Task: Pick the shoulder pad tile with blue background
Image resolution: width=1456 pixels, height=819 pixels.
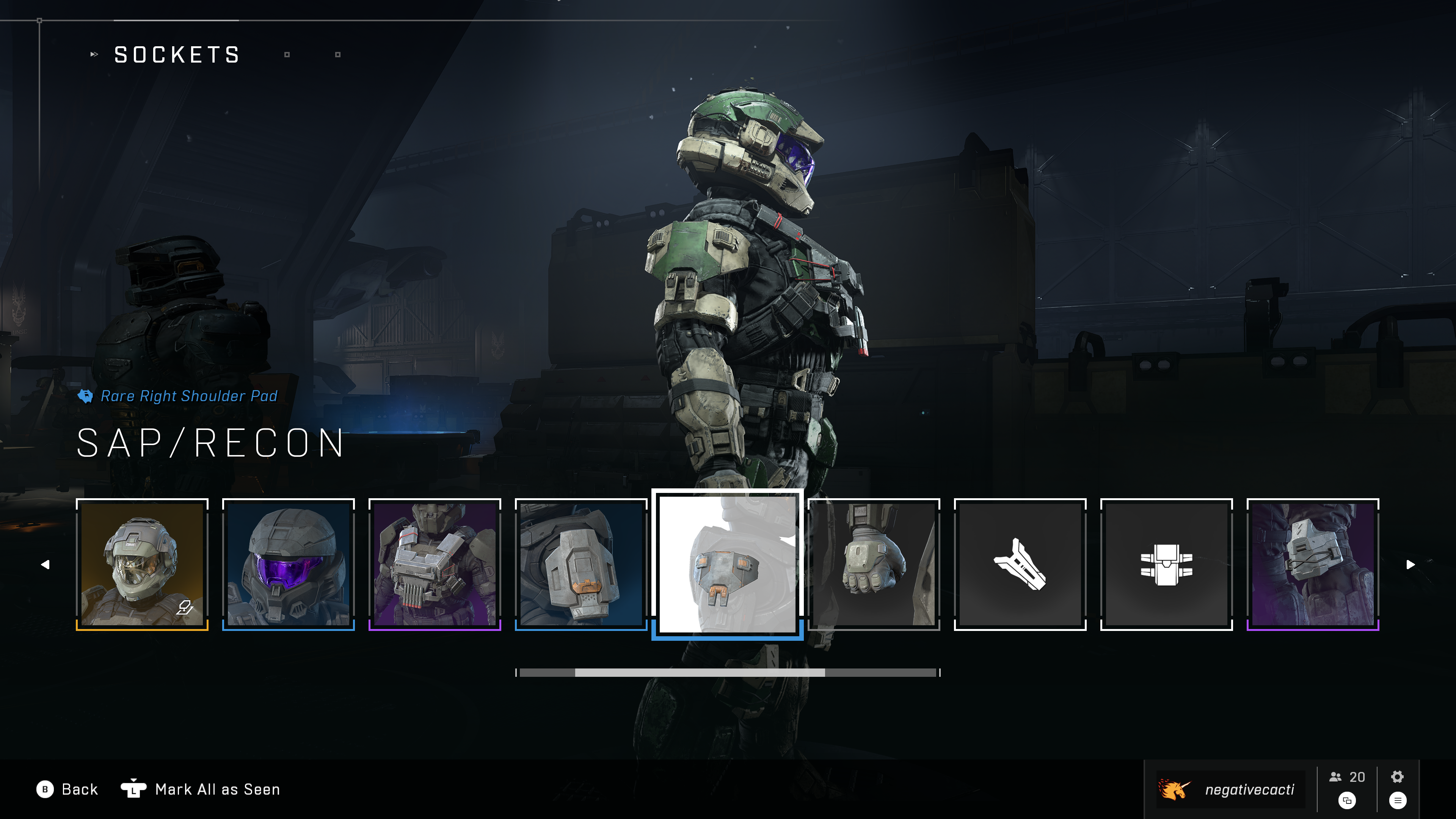Action: [x=581, y=564]
